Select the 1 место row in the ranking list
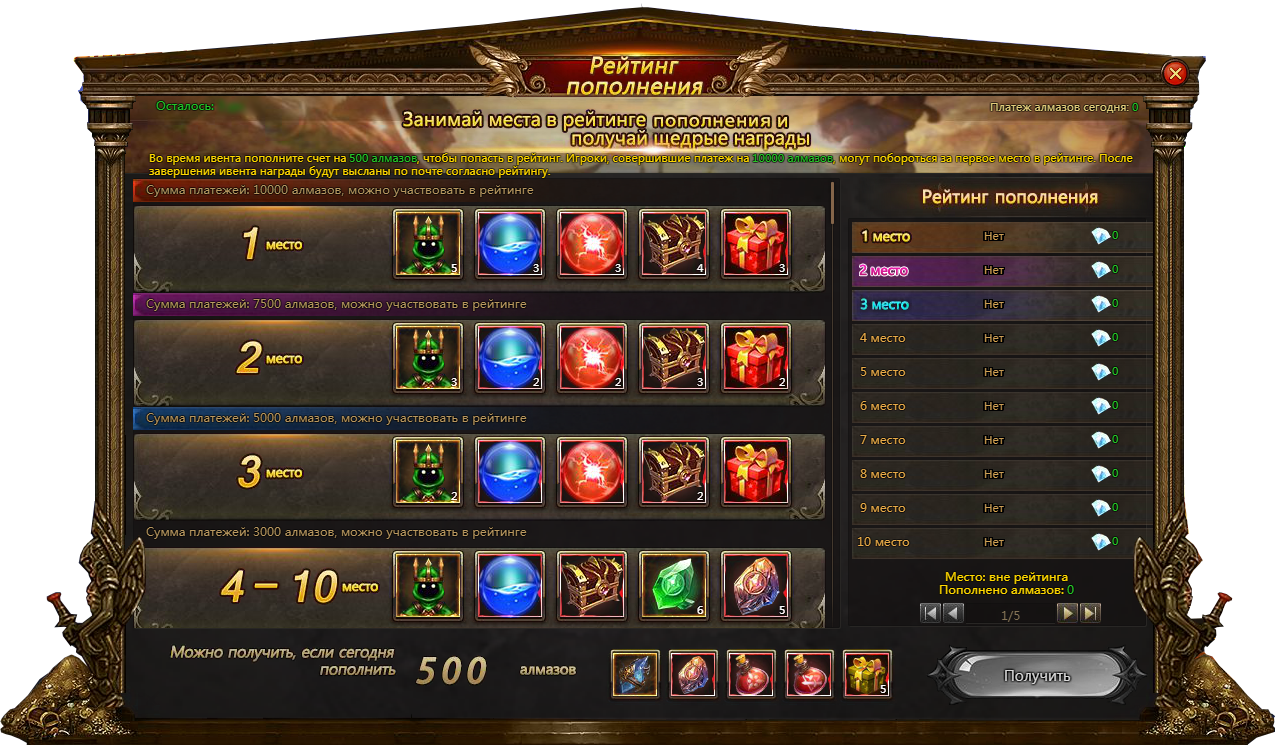Screen dimensions: 1275x745 click(x=1000, y=237)
